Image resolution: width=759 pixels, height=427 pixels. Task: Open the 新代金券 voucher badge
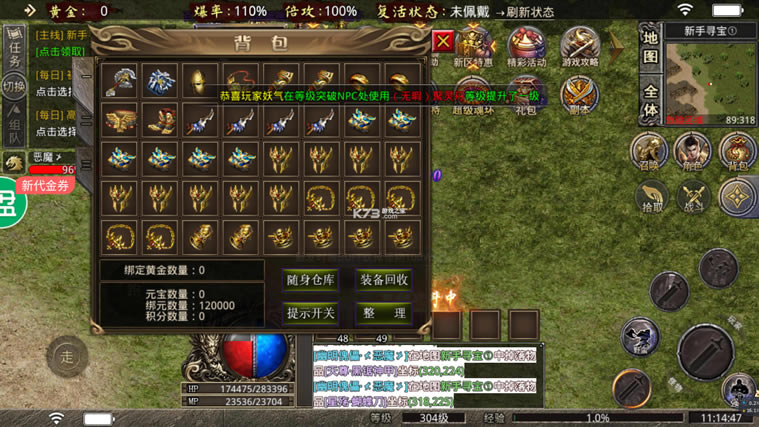tap(46, 185)
